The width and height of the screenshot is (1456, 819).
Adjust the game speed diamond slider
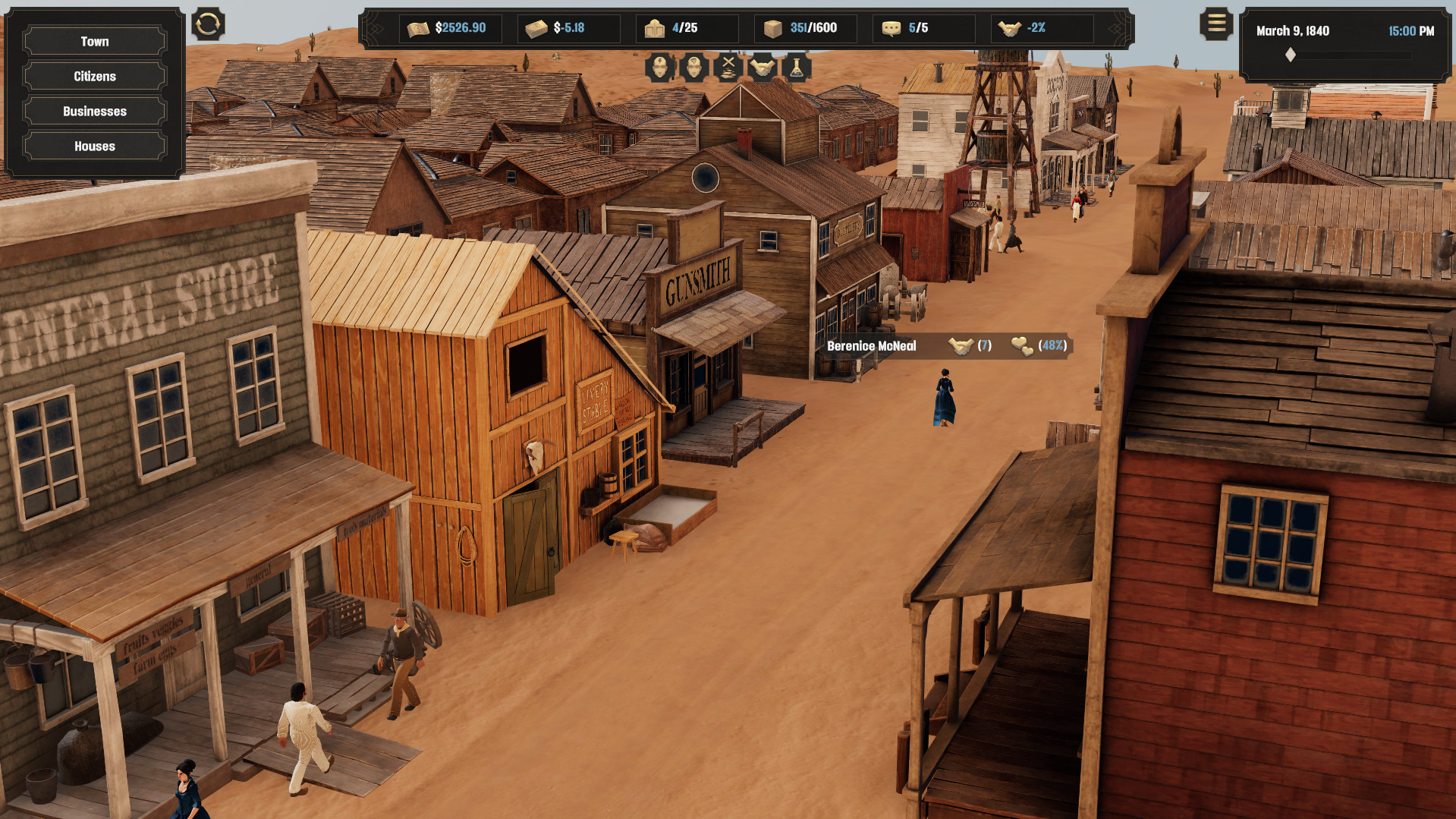coord(1291,55)
